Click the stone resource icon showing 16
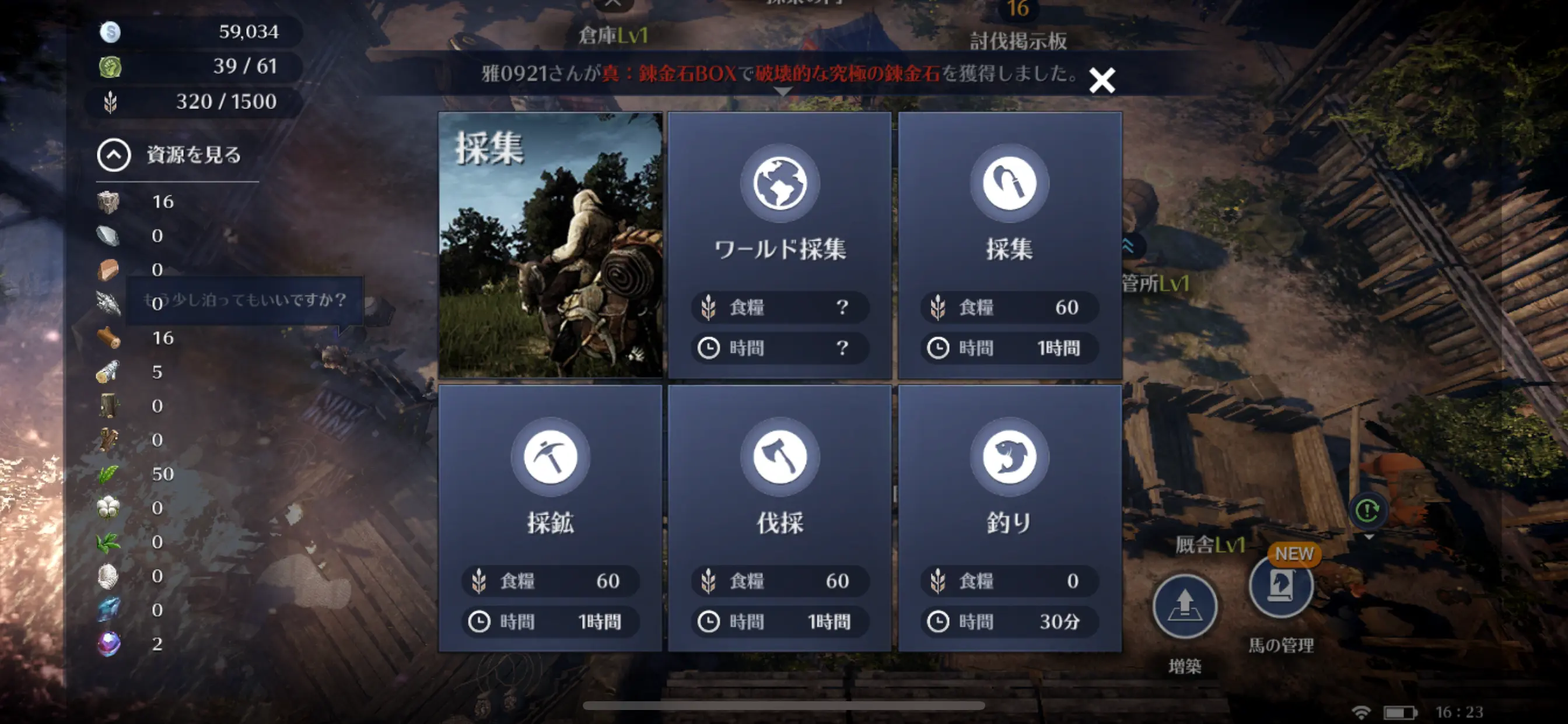 tap(110, 201)
